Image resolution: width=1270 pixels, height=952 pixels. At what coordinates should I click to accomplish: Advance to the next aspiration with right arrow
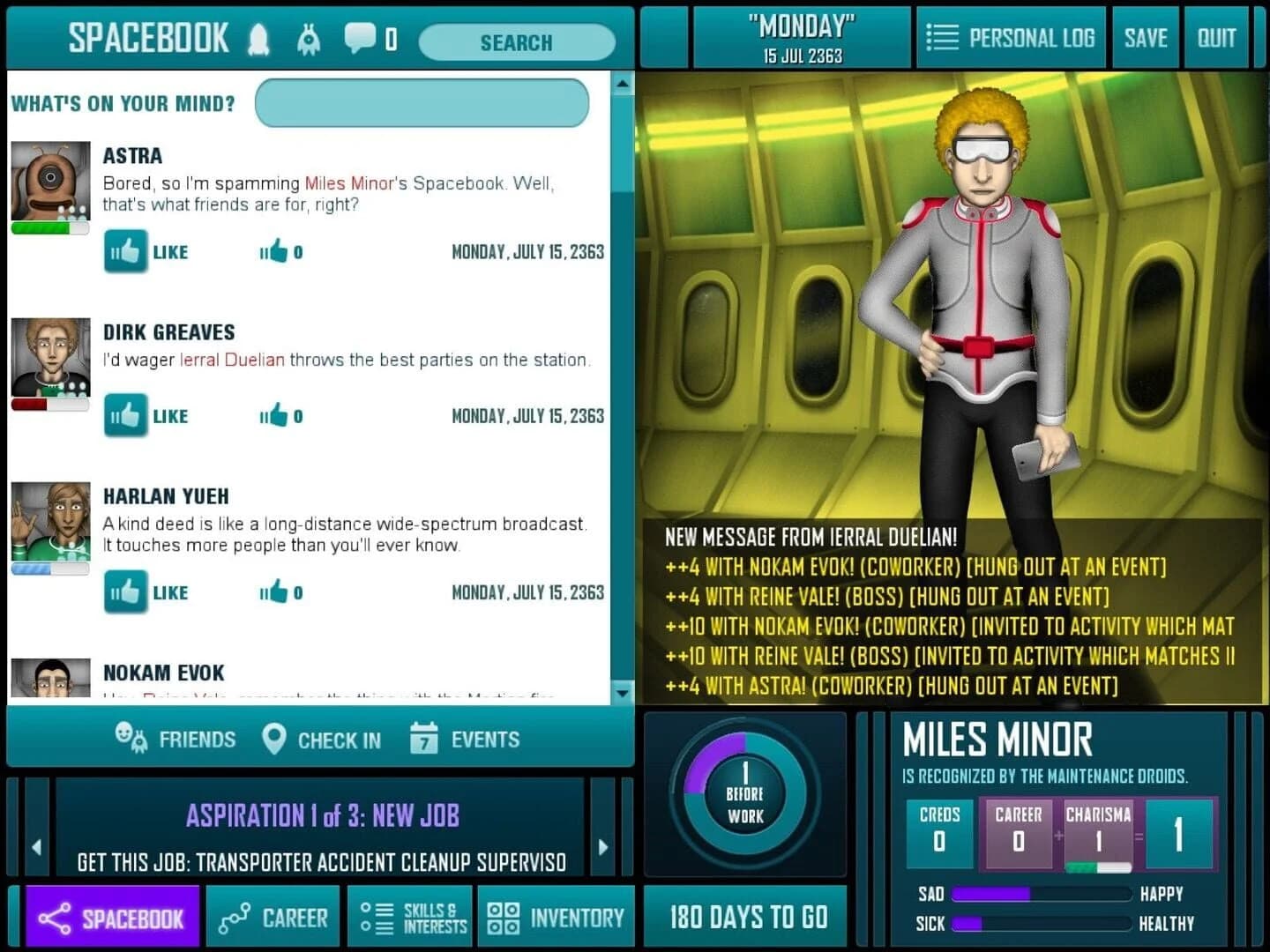point(603,844)
